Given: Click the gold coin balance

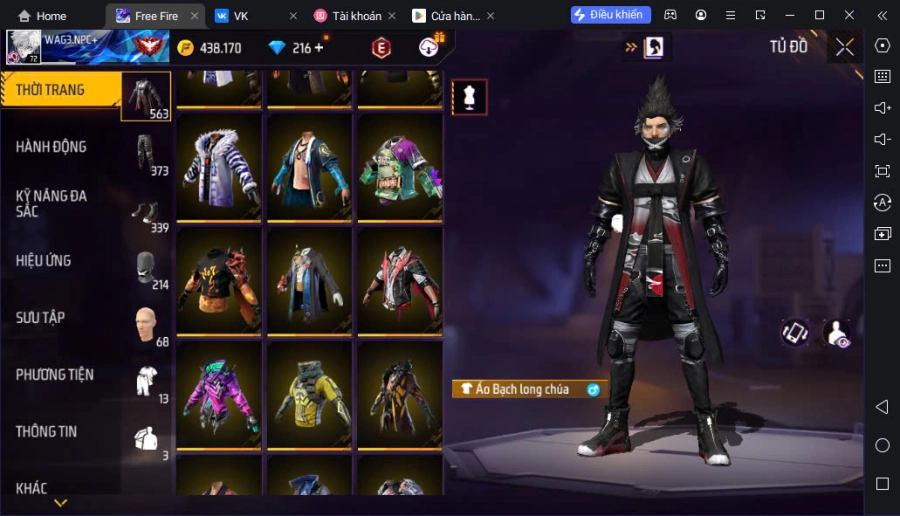Looking at the screenshot, I should coord(210,48).
